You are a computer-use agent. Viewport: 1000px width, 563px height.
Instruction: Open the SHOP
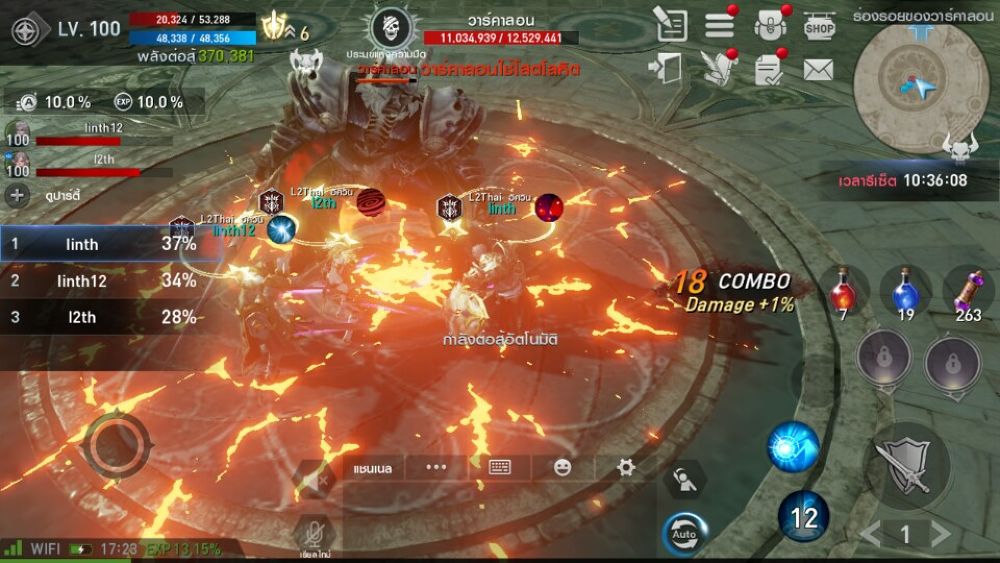pos(819,26)
